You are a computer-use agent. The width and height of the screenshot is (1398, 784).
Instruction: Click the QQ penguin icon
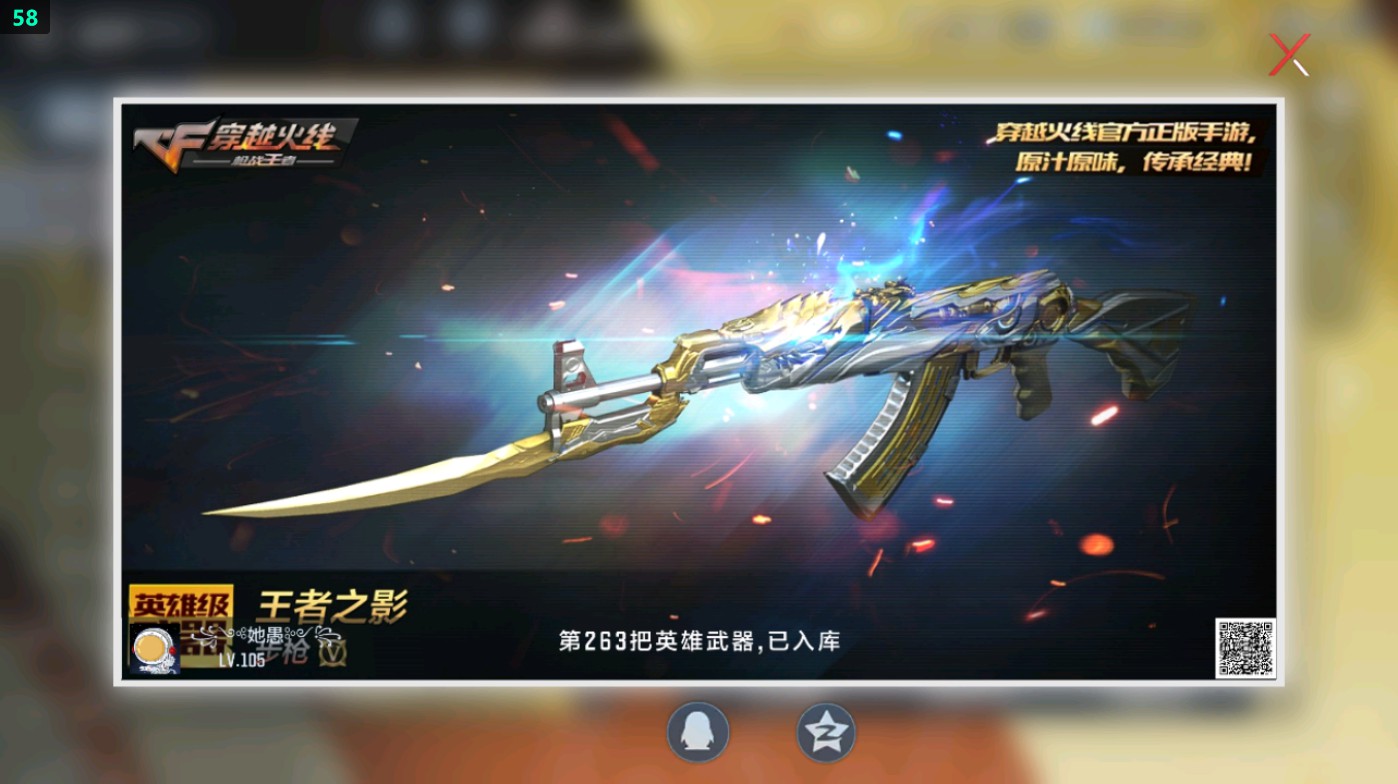698,732
